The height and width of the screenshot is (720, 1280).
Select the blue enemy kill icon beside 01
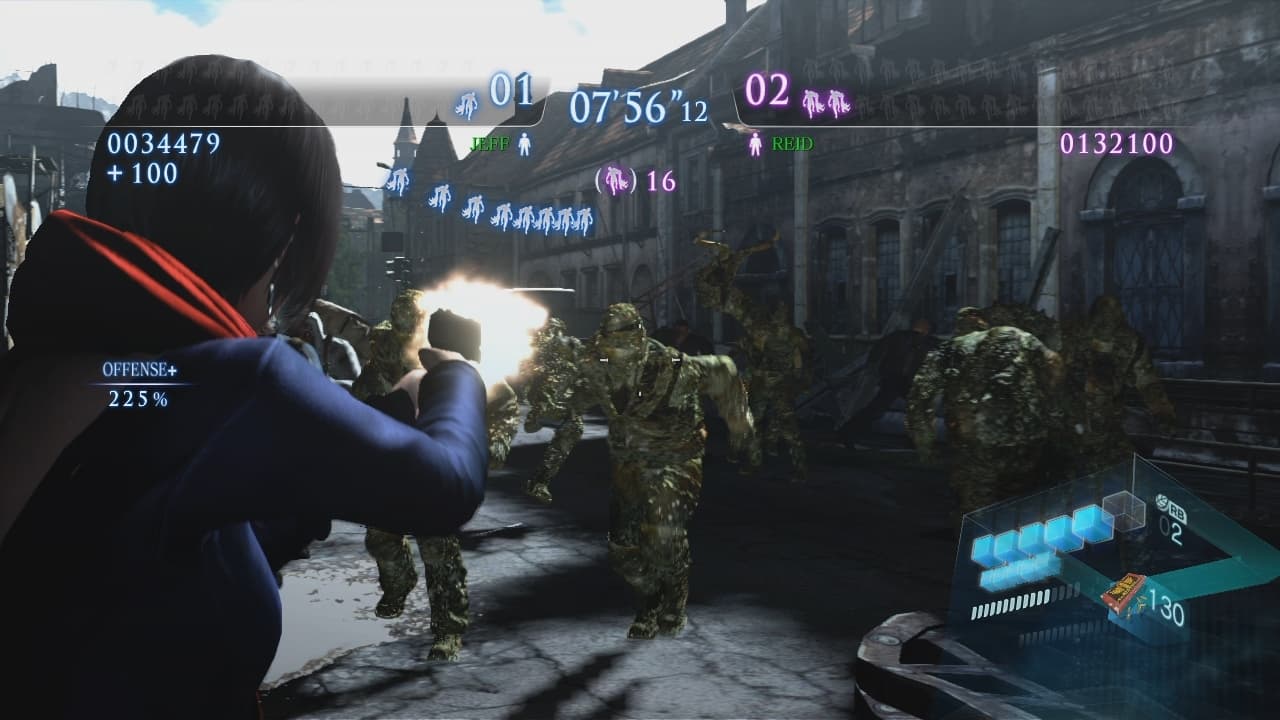[x=466, y=105]
